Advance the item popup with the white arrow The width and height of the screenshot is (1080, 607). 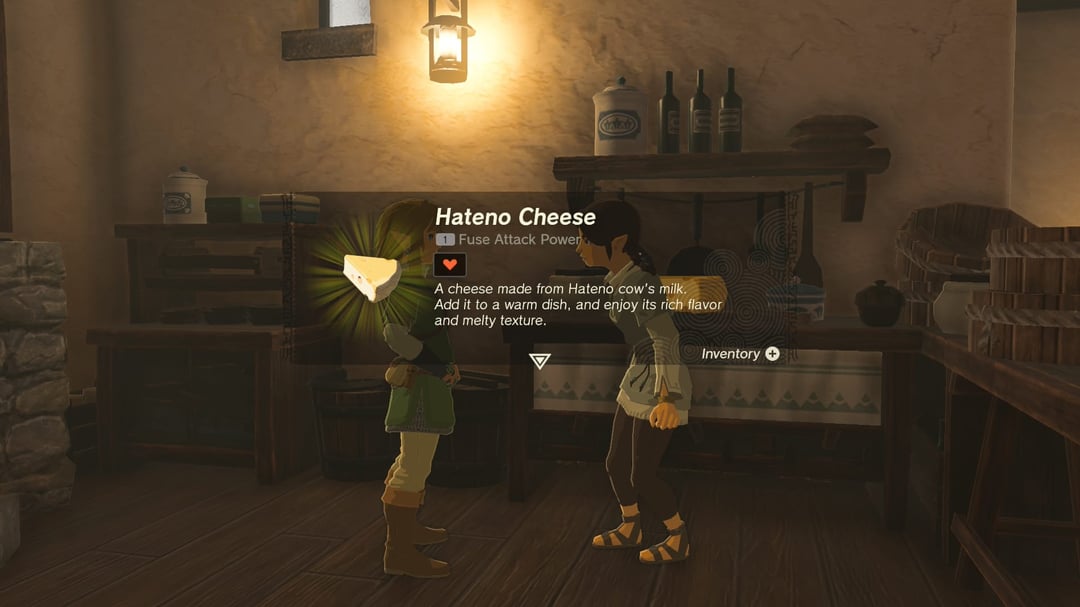click(x=540, y=360)
